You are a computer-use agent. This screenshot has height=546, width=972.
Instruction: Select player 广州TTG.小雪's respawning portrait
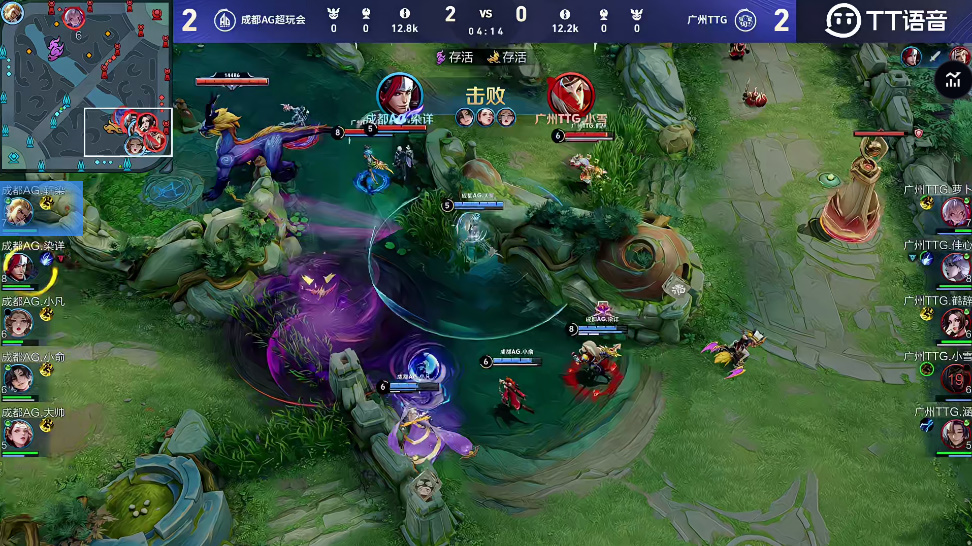pyautogui.click(x=955, y=379)
